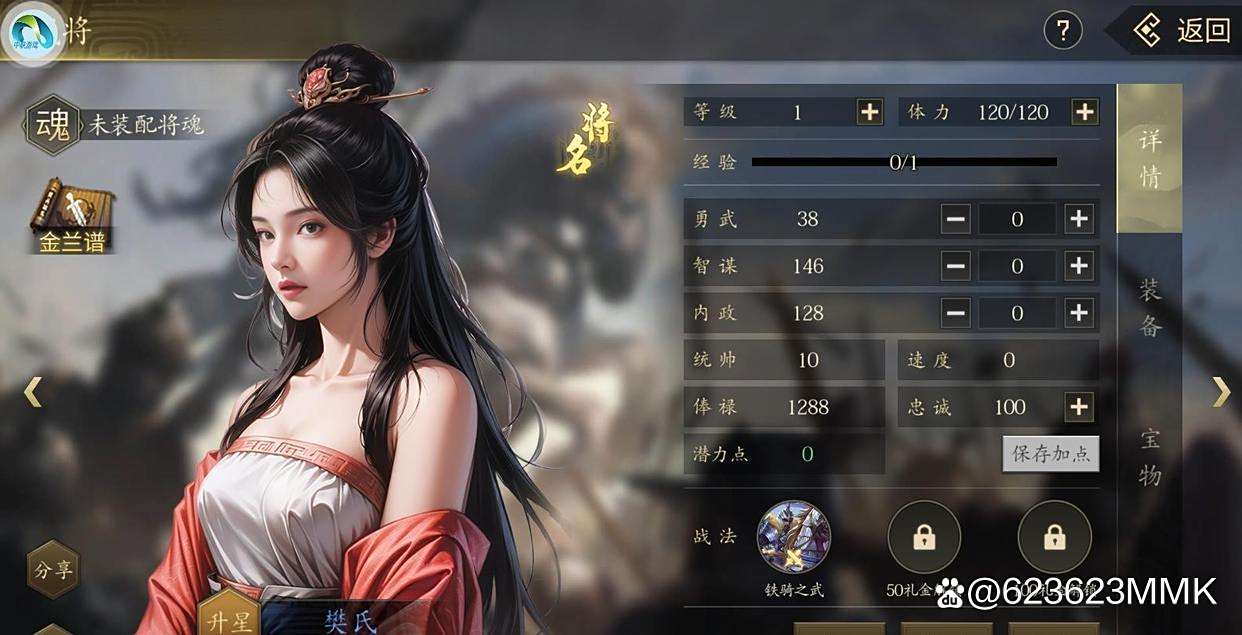Add a point to 勇武
The width and height of the screenshot is (1242, 635).
click(1078, 219)
